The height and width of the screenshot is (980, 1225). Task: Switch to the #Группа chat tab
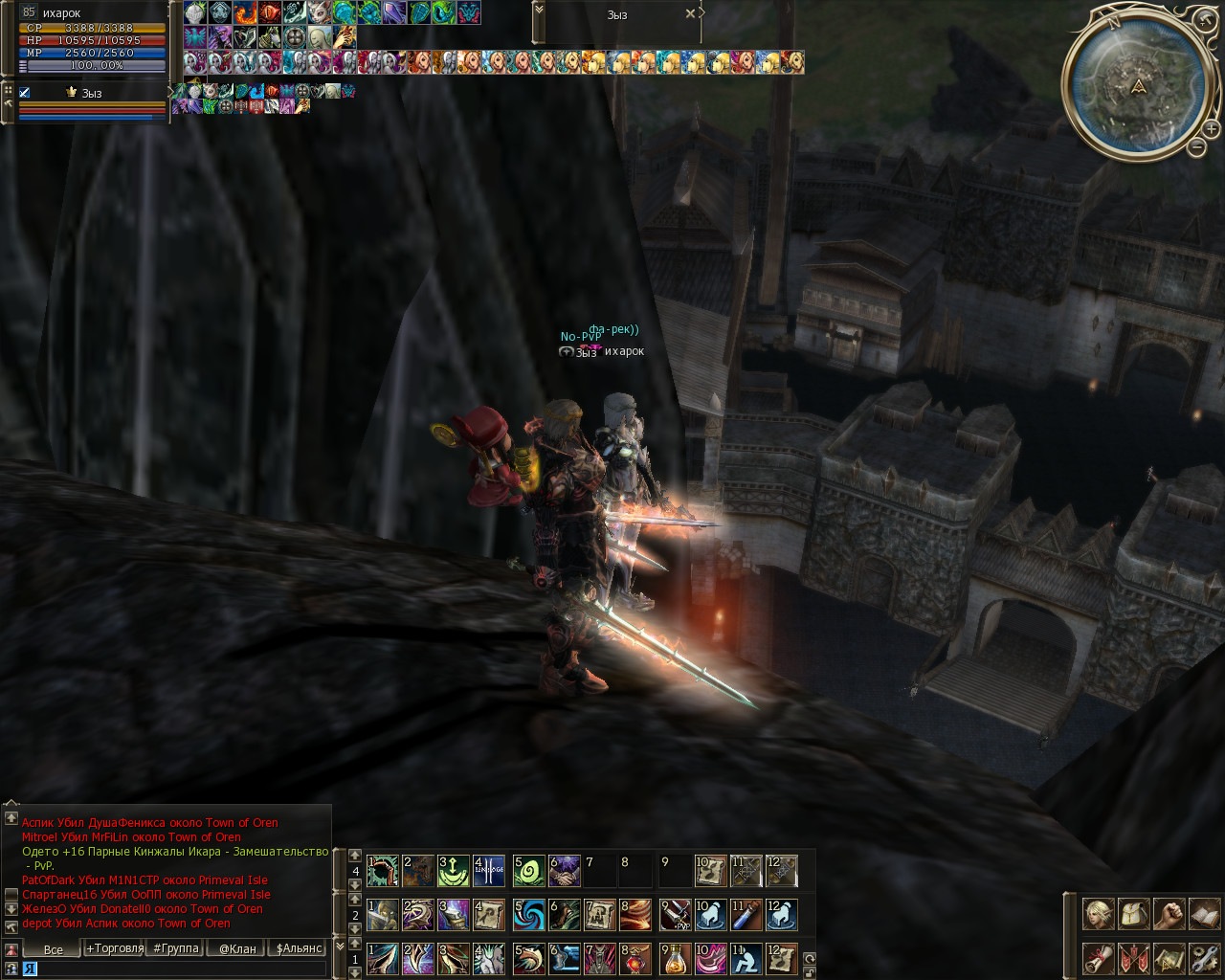point(176,948)
